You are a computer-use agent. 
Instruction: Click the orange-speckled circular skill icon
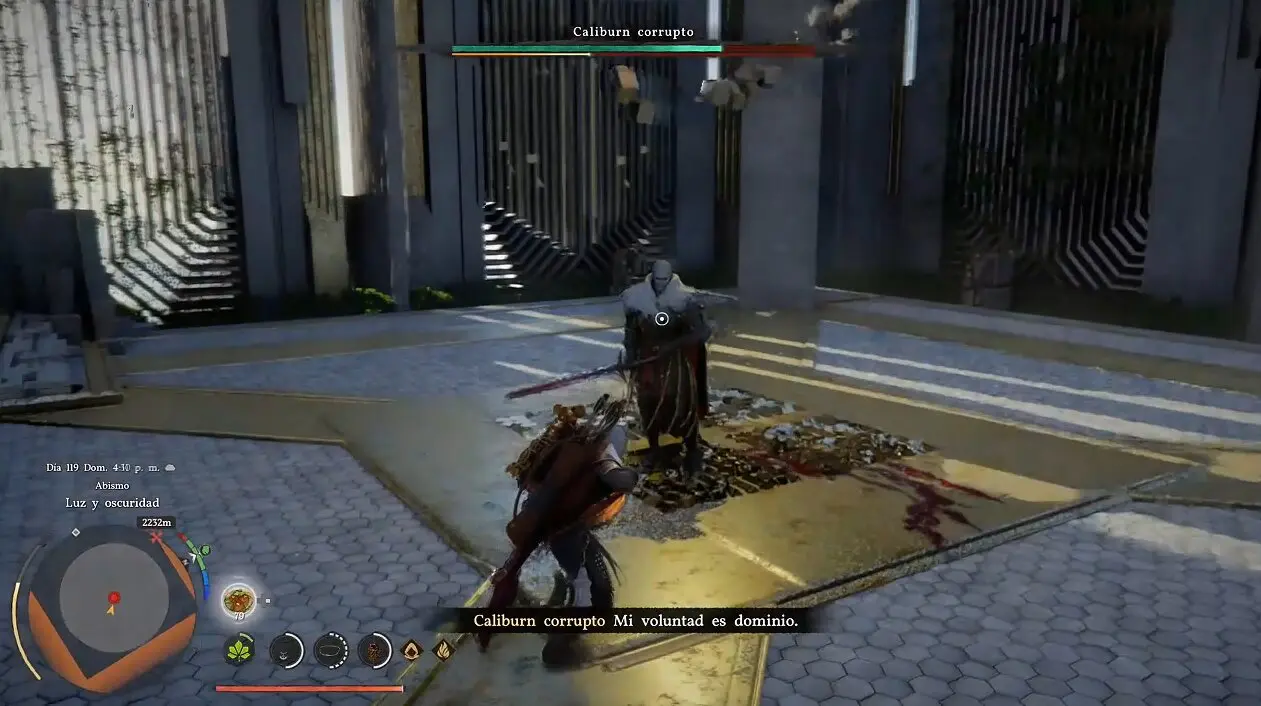(374, 650)
